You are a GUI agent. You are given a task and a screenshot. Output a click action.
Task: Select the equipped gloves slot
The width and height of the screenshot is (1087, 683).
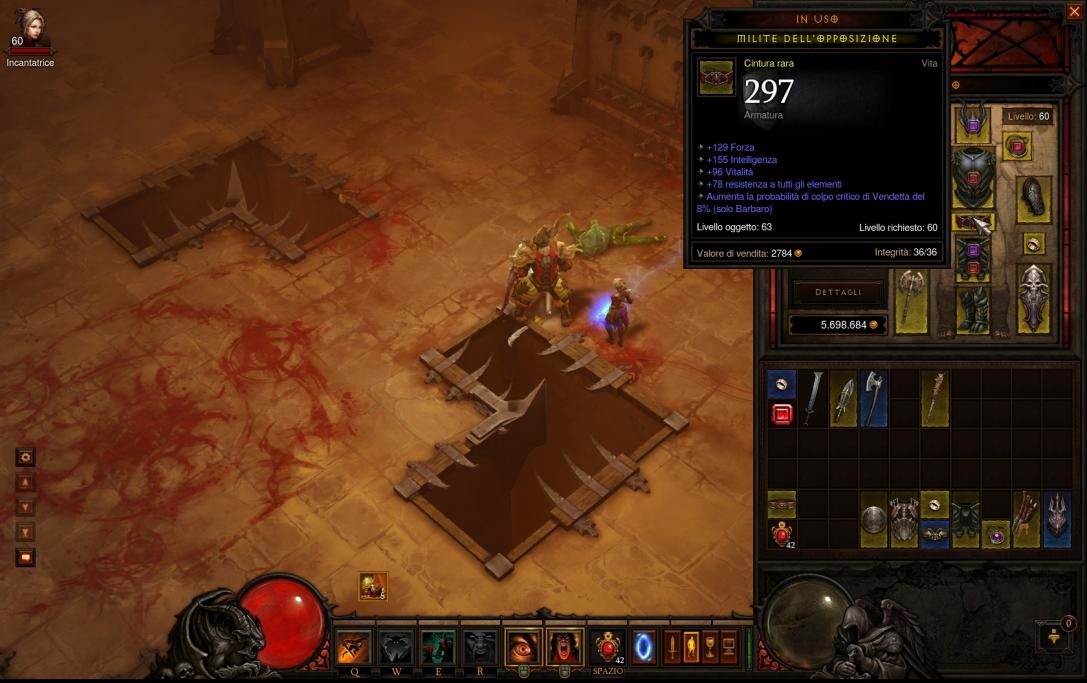[1033, 199]
